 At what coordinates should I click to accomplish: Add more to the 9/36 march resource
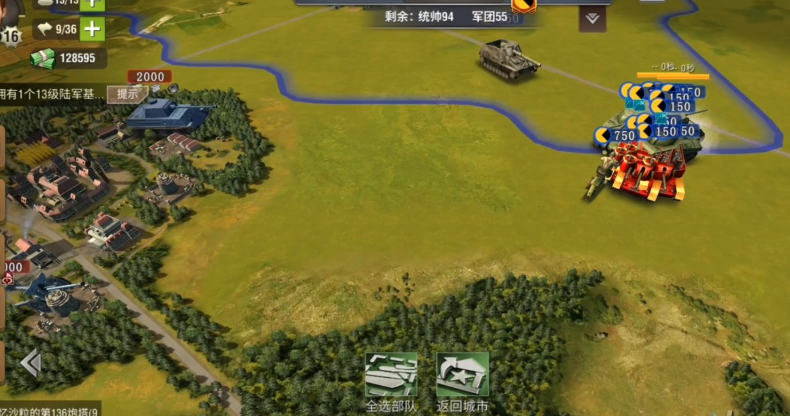[92, 29]
